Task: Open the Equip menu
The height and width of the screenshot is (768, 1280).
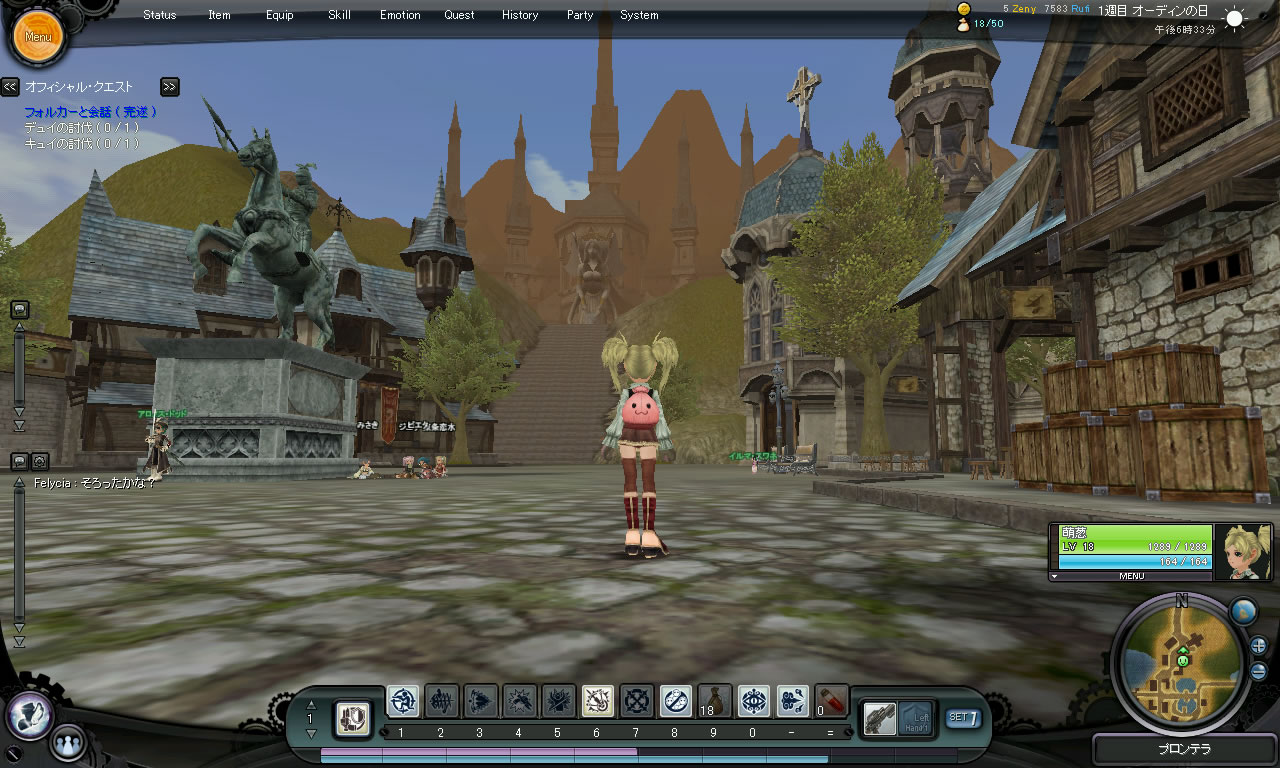Action: (x=280, y=15)
